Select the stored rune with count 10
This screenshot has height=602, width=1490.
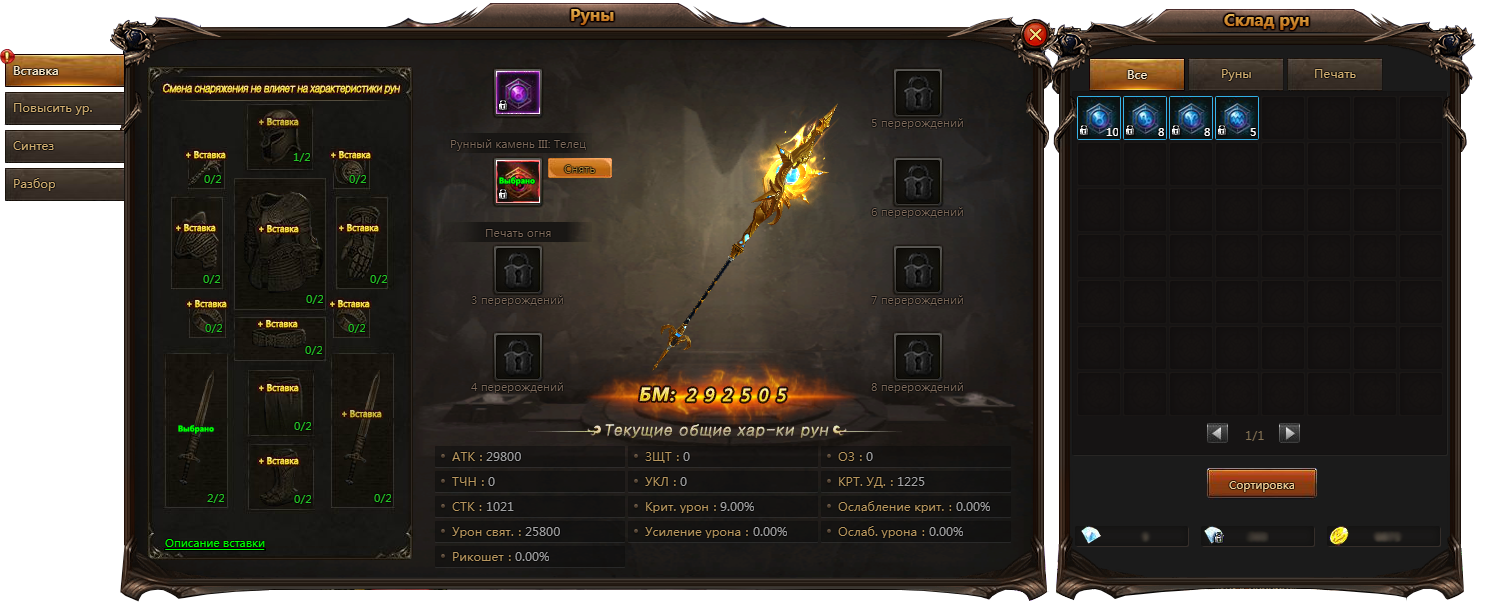pyautogui.click(x=1099, y=117)
